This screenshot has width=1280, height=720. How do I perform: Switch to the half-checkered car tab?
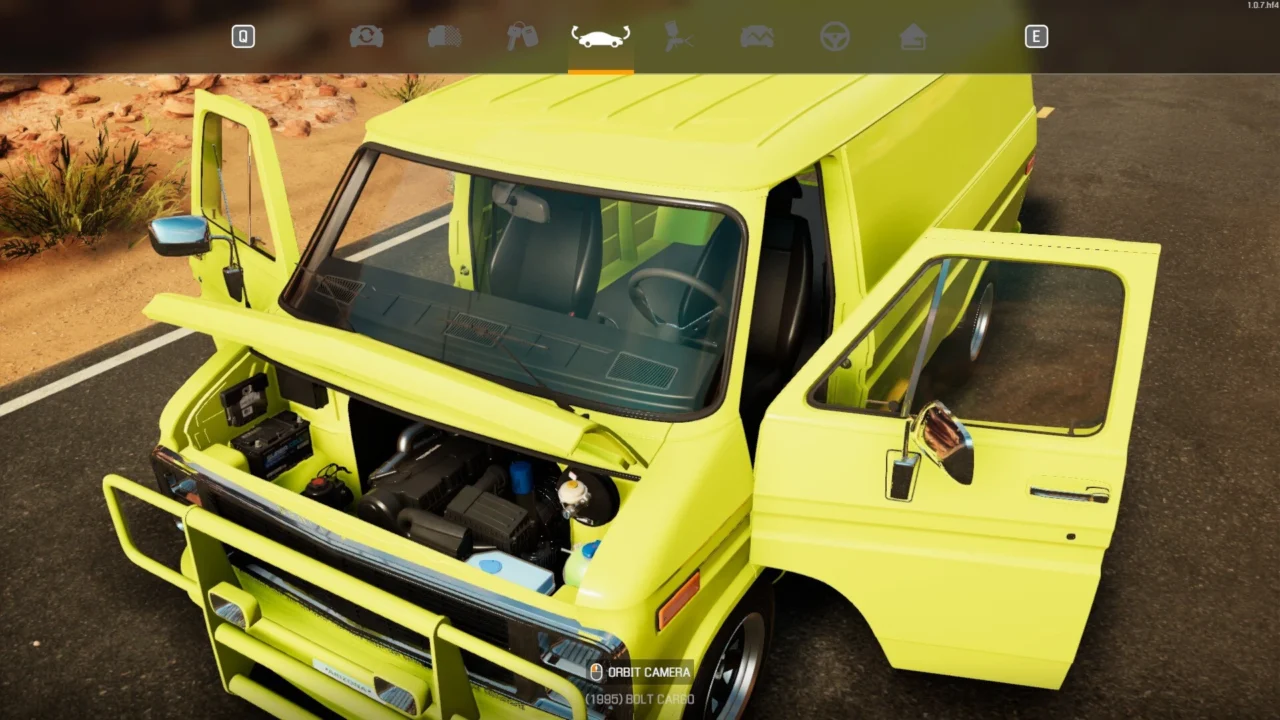click(x=444, y=37)
